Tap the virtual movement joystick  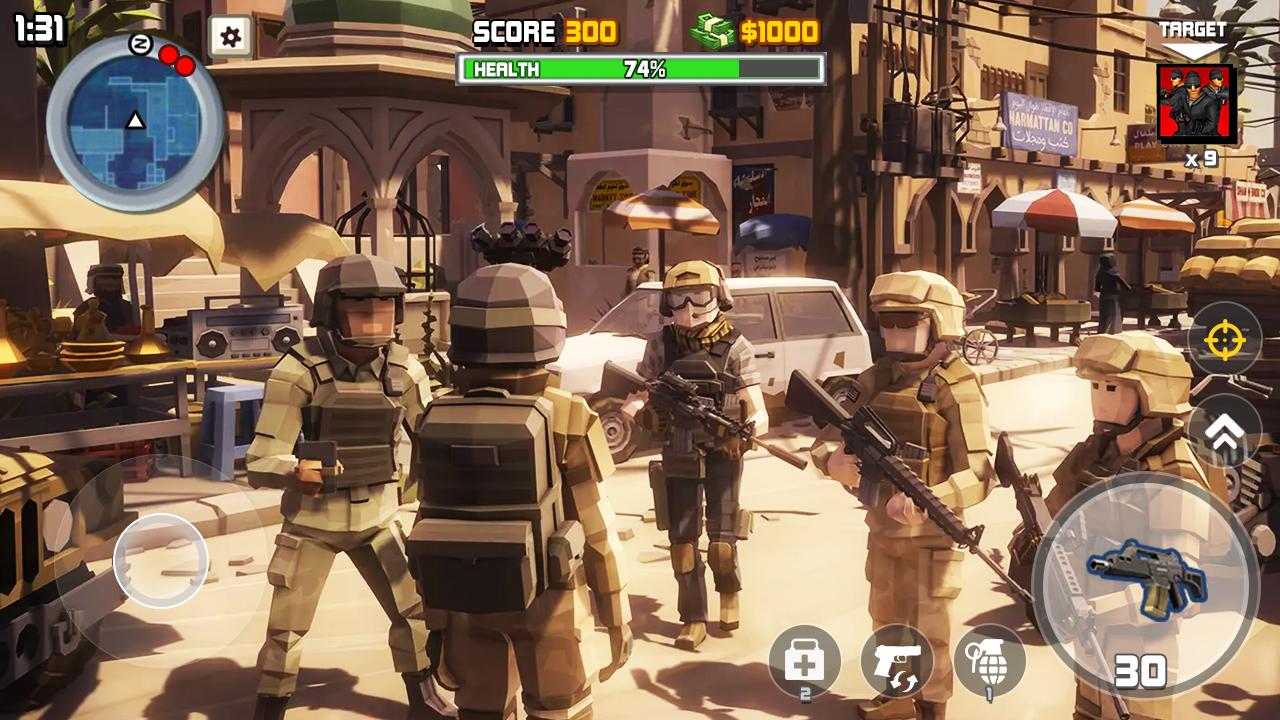pos(161,561)
